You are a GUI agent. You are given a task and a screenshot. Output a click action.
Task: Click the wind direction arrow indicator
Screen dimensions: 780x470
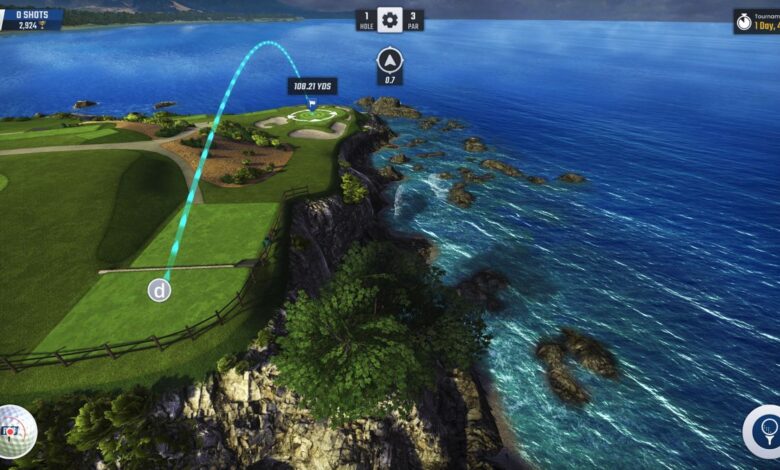coord(389,60)
